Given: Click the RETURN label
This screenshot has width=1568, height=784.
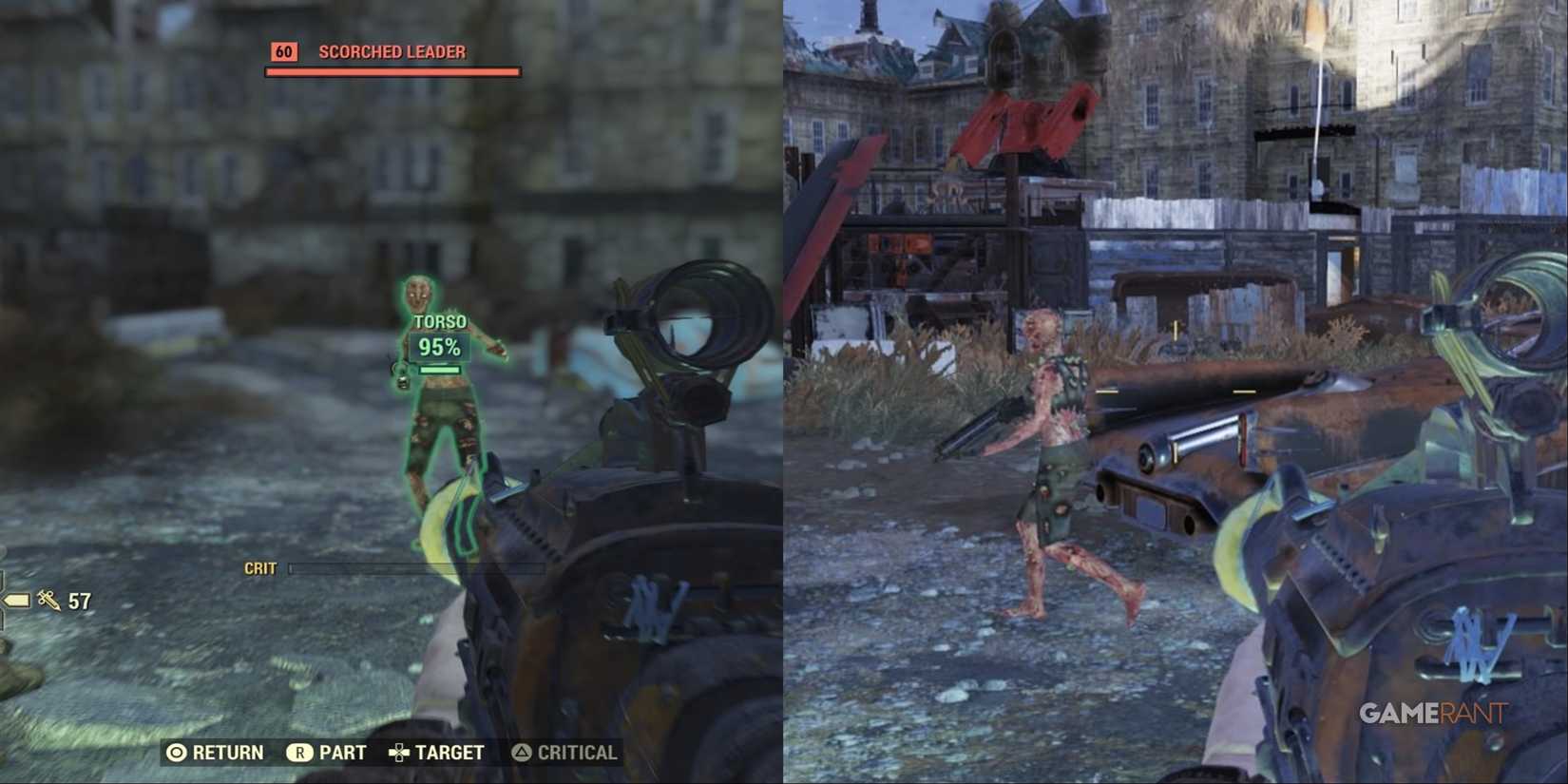Looking at the screenshot, I should pyautogui.click(x=228, y=753).
